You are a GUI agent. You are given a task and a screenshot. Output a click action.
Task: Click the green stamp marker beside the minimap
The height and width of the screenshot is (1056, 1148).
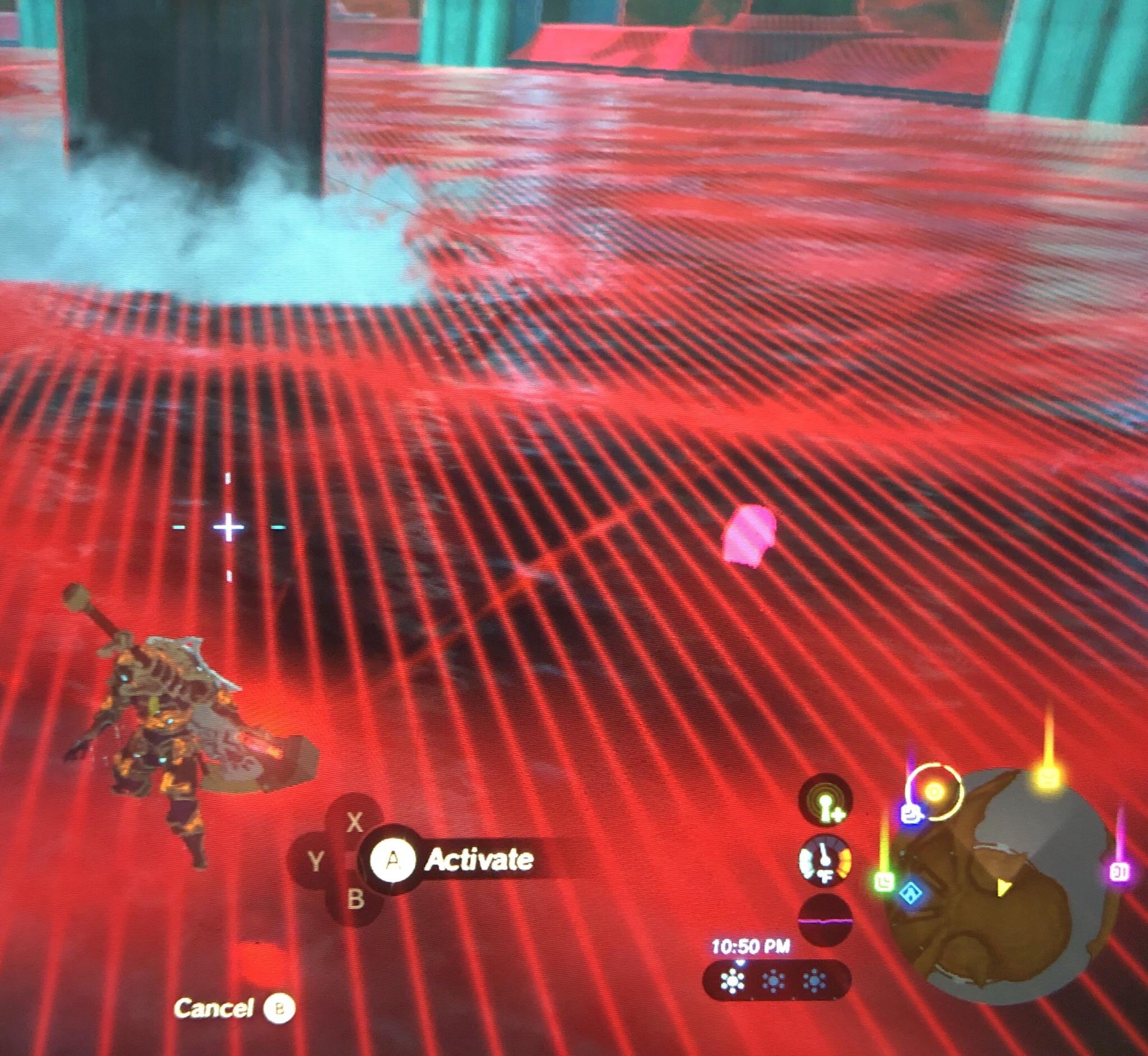[x=883, y=882]
